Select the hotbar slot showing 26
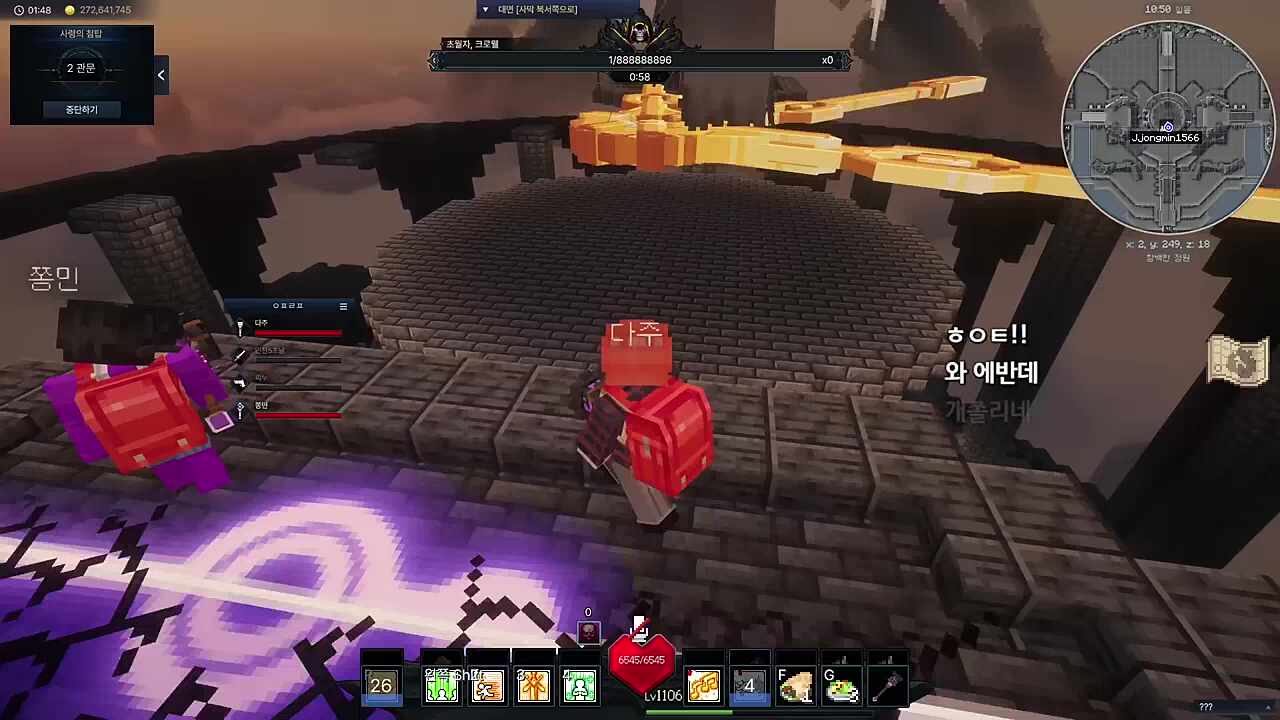1280x720 pixels. [381, 686]
